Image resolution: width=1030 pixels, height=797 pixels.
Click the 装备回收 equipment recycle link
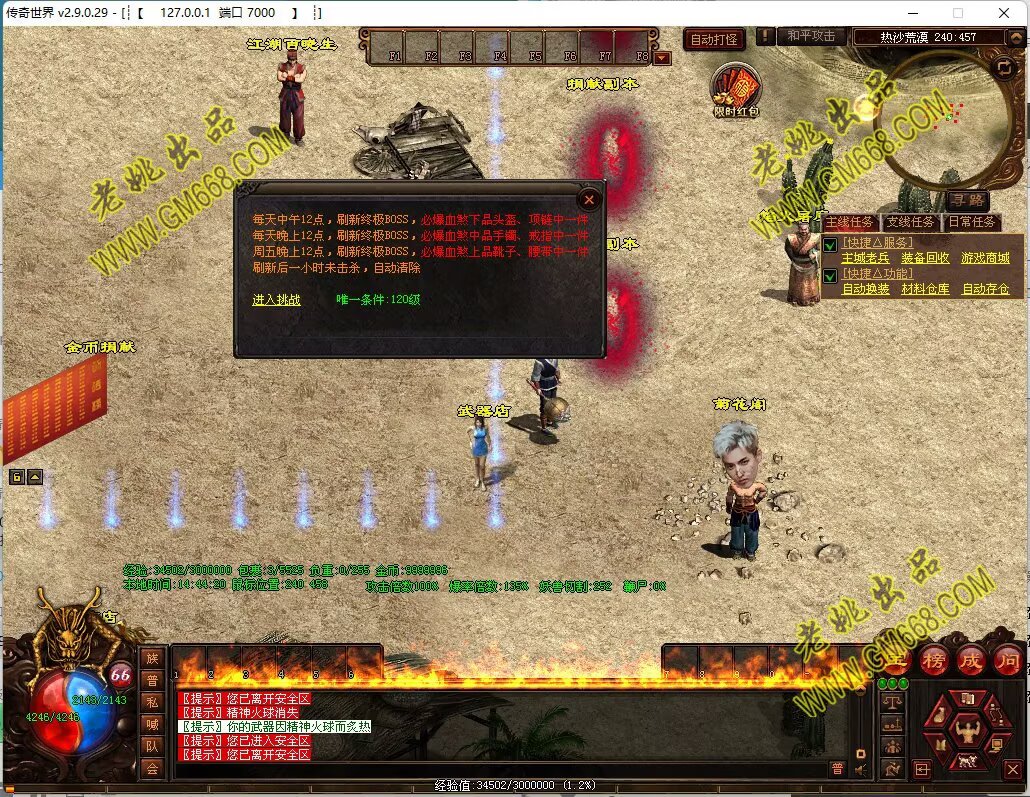pos(925,258)
